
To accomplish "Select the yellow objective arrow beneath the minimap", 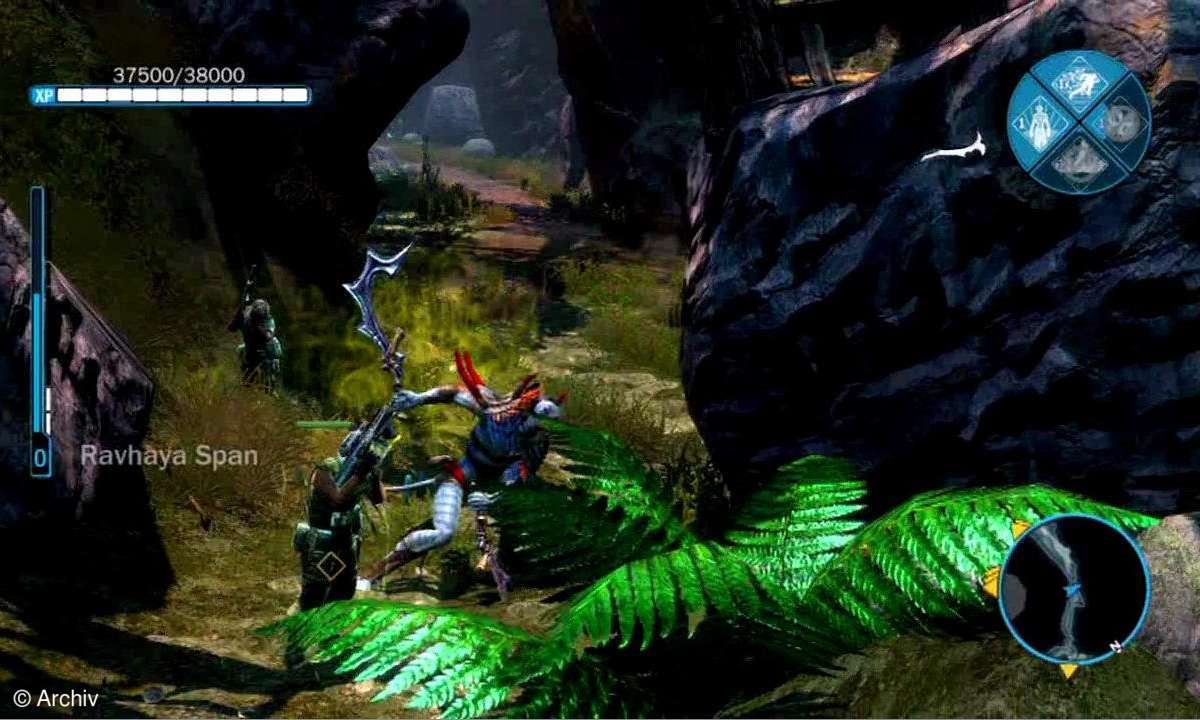I will 1069,670.
